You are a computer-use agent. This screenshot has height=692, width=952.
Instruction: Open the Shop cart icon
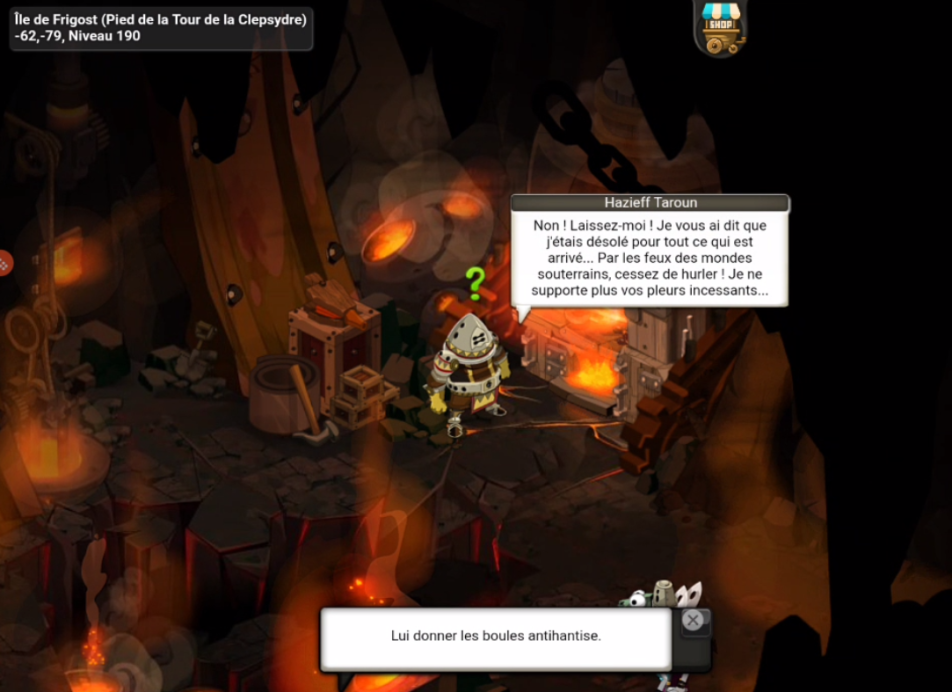click(719, 27)
